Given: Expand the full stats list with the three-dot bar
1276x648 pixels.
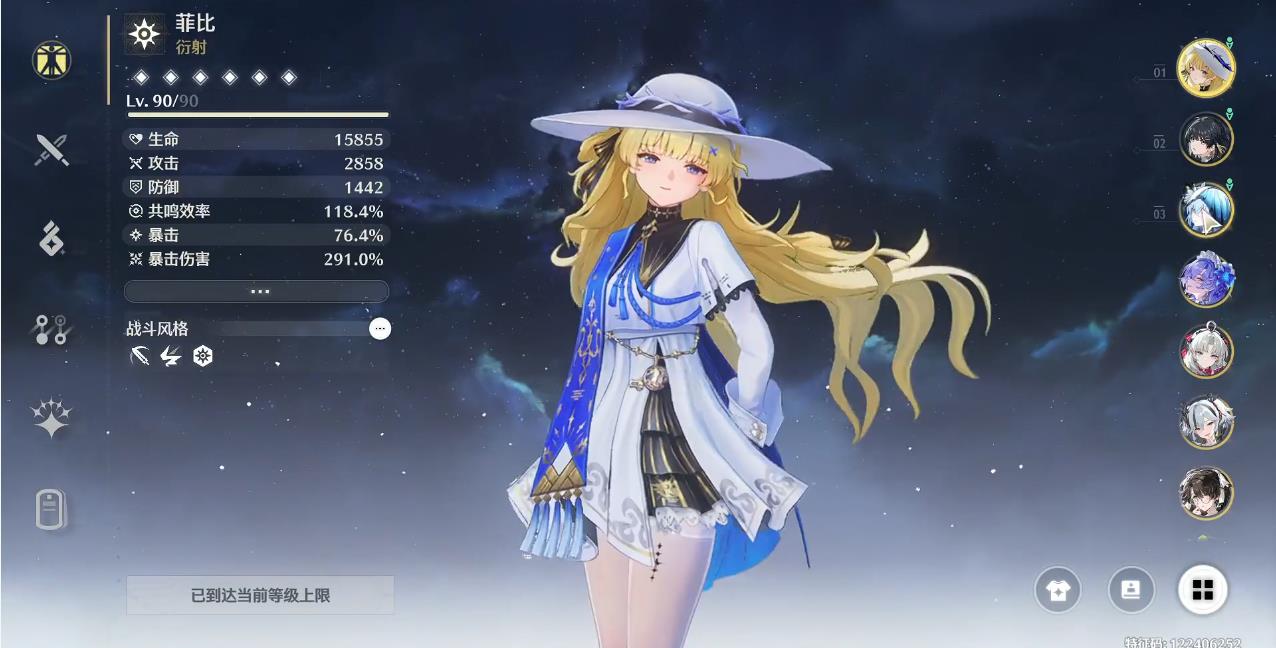Looking at the screenshot, I should [256, 291].
